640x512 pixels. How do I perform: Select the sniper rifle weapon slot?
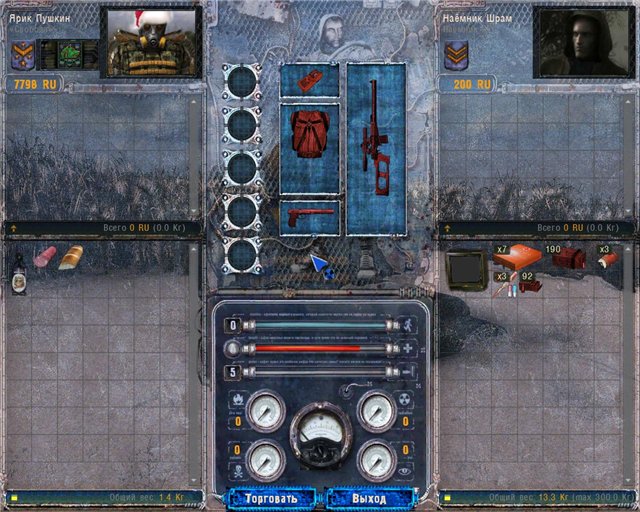[375, 148]
